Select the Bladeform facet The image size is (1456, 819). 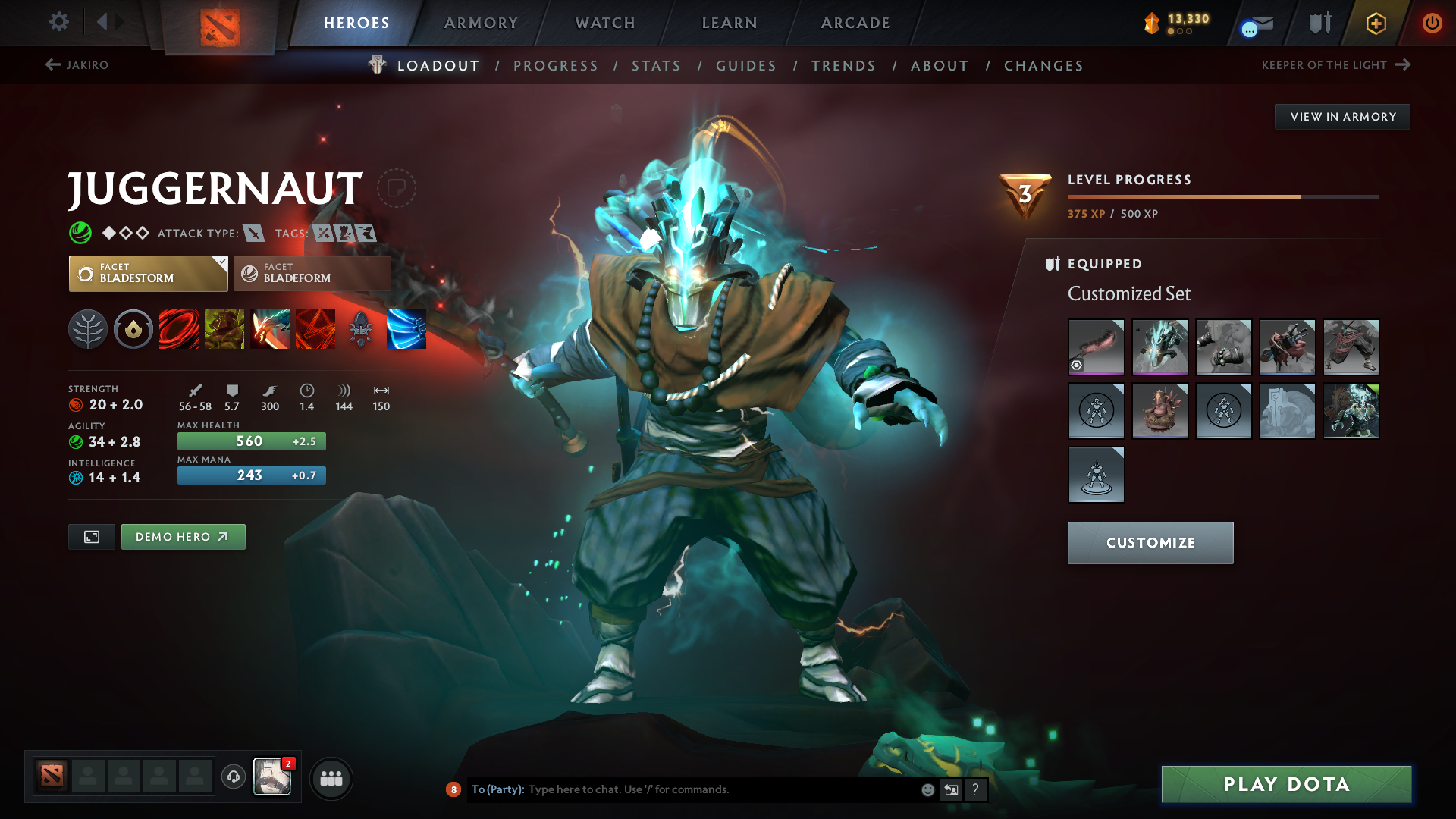(x=312, y=273)
